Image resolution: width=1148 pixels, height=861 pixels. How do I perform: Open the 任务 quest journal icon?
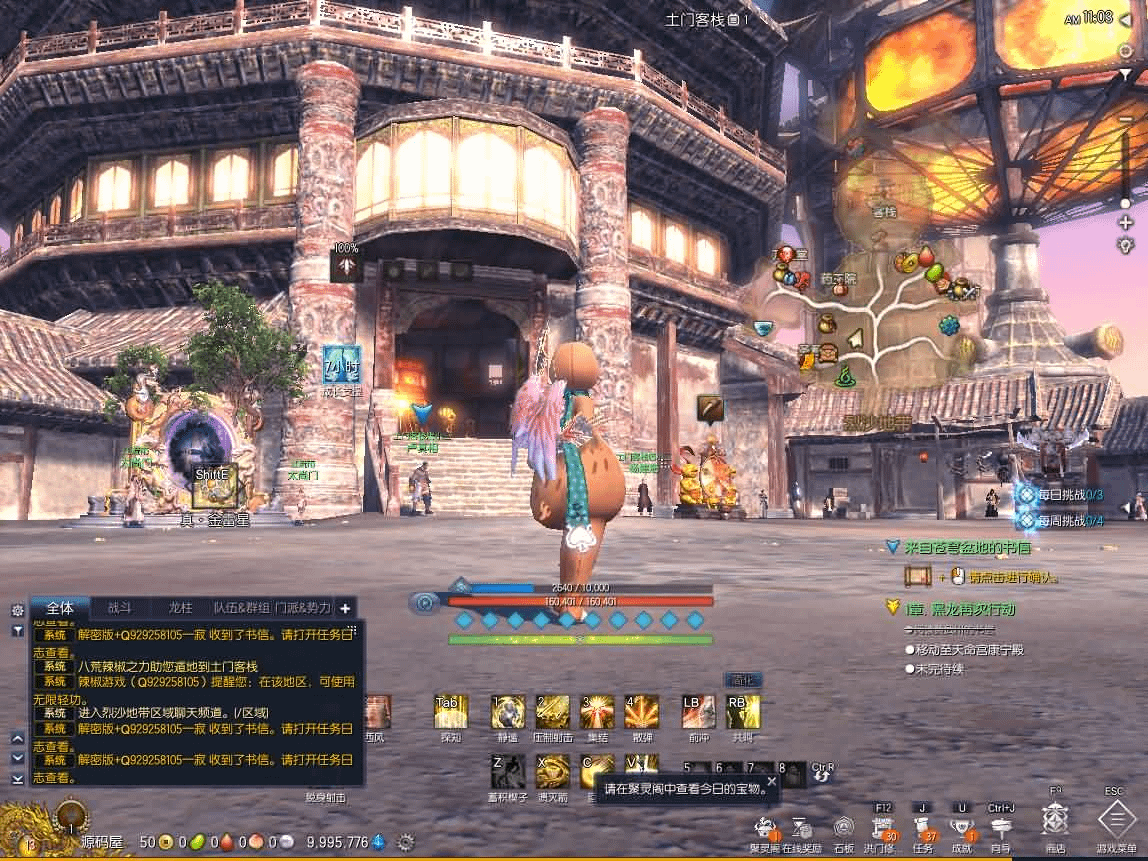click(922, 827)
